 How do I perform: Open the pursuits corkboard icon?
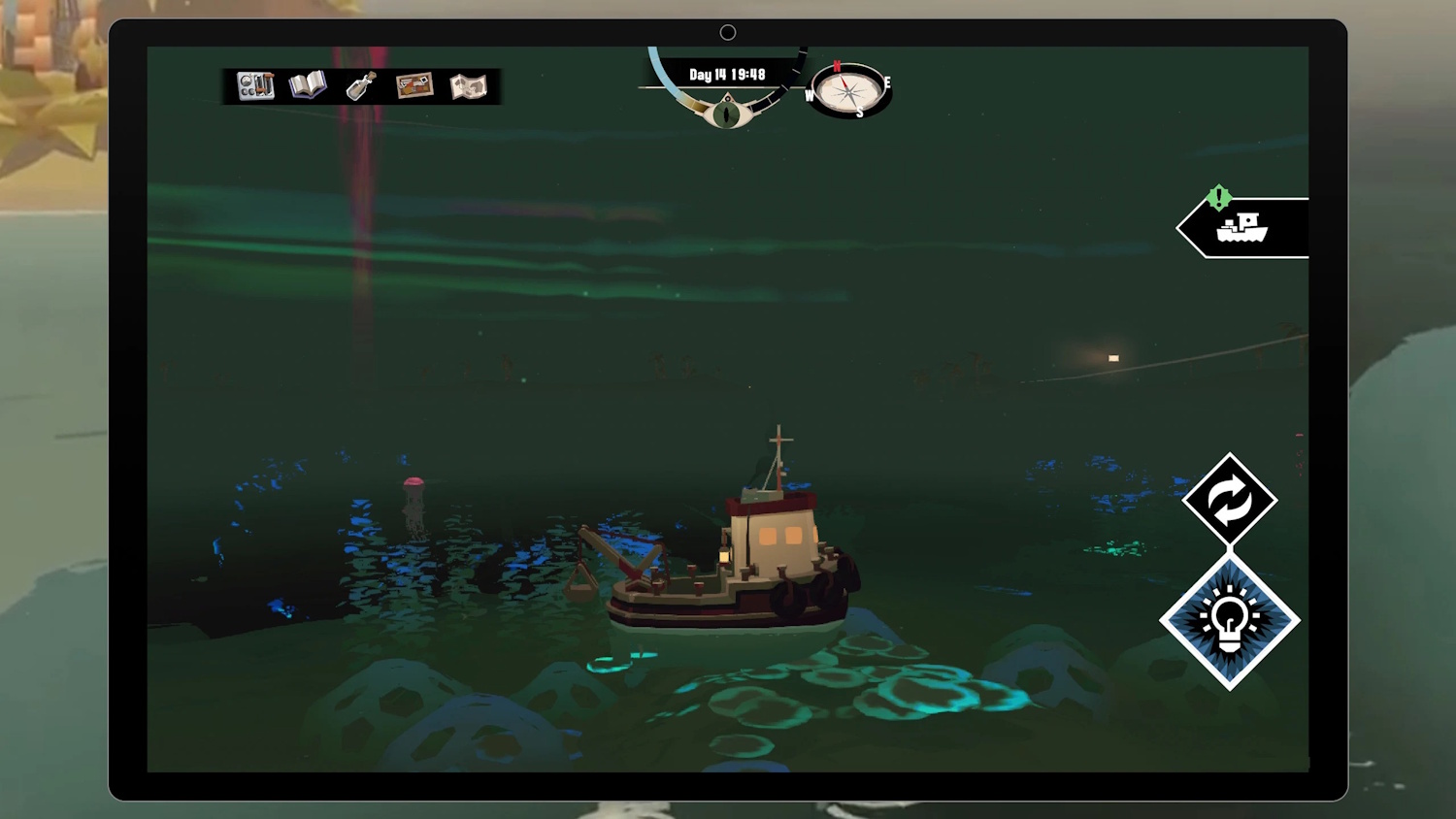pyautogui.click(x=414, y=85)
